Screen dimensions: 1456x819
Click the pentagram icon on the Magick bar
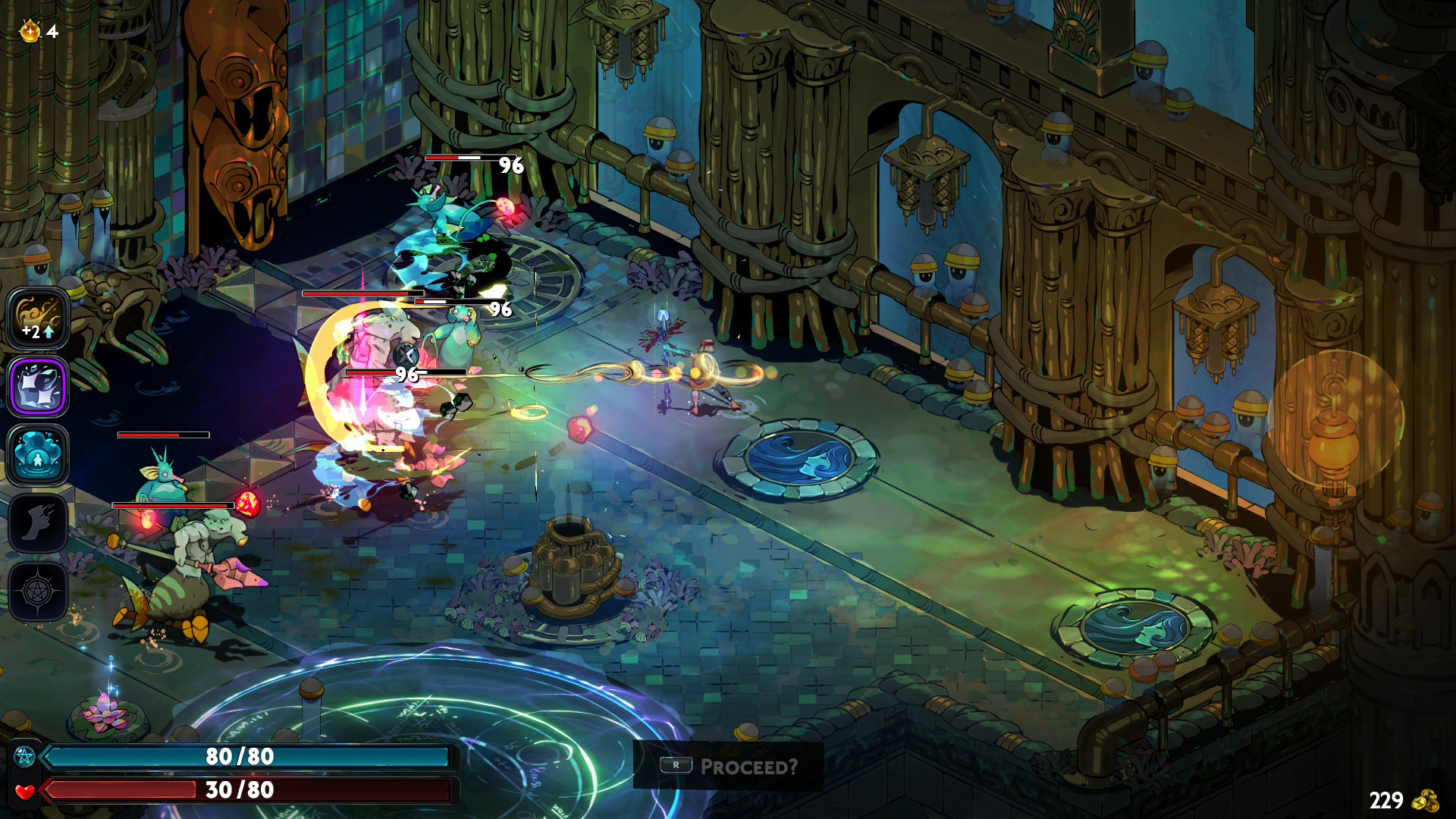point(25,756)
